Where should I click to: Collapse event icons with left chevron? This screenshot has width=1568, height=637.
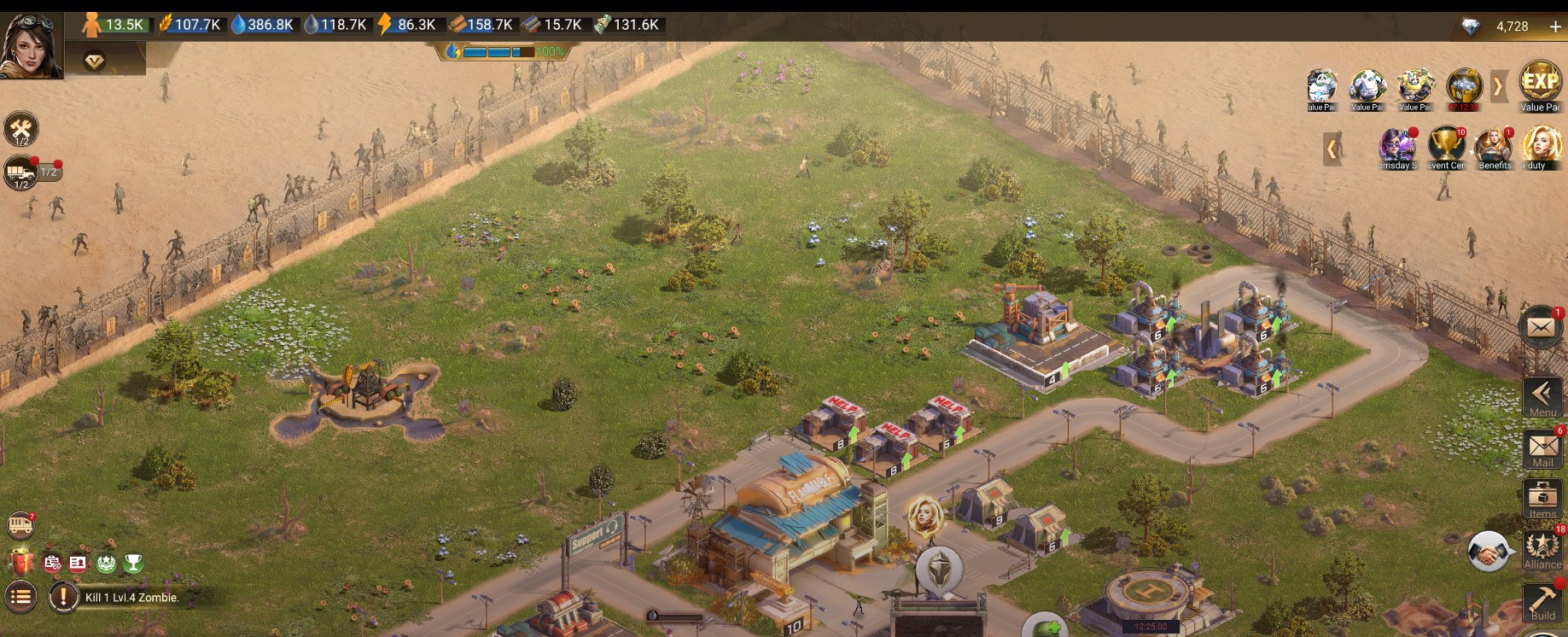1333,148
